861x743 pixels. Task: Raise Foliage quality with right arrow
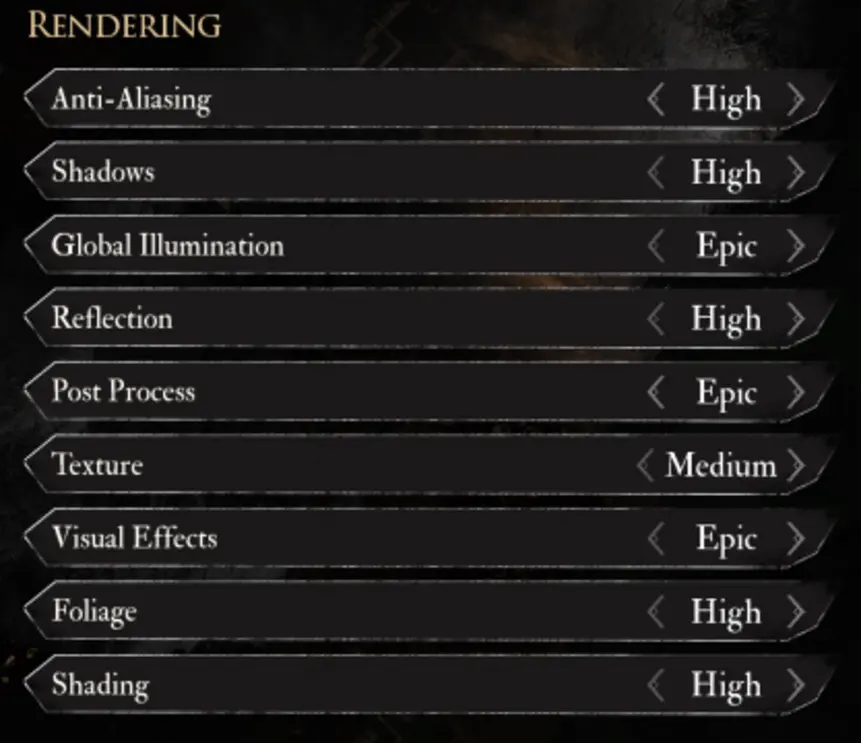(796, 612)
